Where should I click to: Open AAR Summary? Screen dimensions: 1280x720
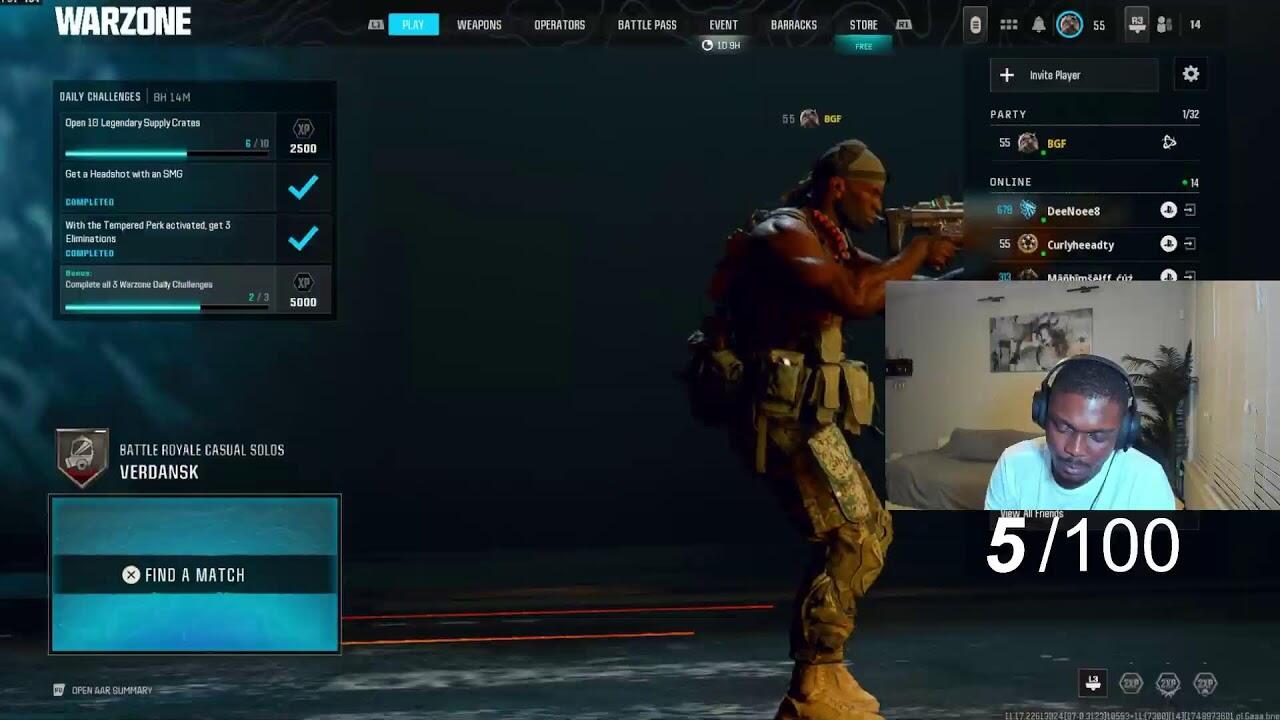[x=111, y=690]
